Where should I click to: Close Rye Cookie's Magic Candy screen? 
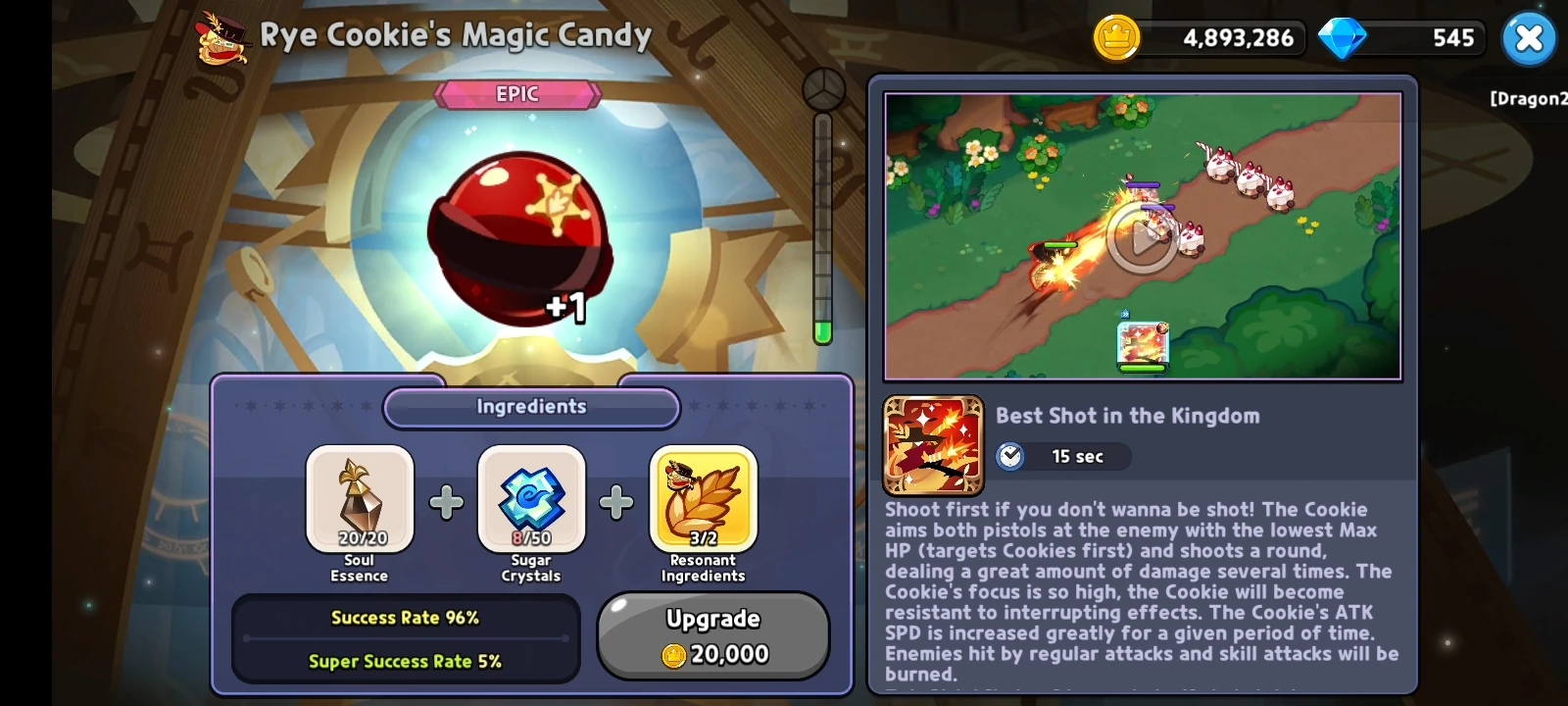1531,37
